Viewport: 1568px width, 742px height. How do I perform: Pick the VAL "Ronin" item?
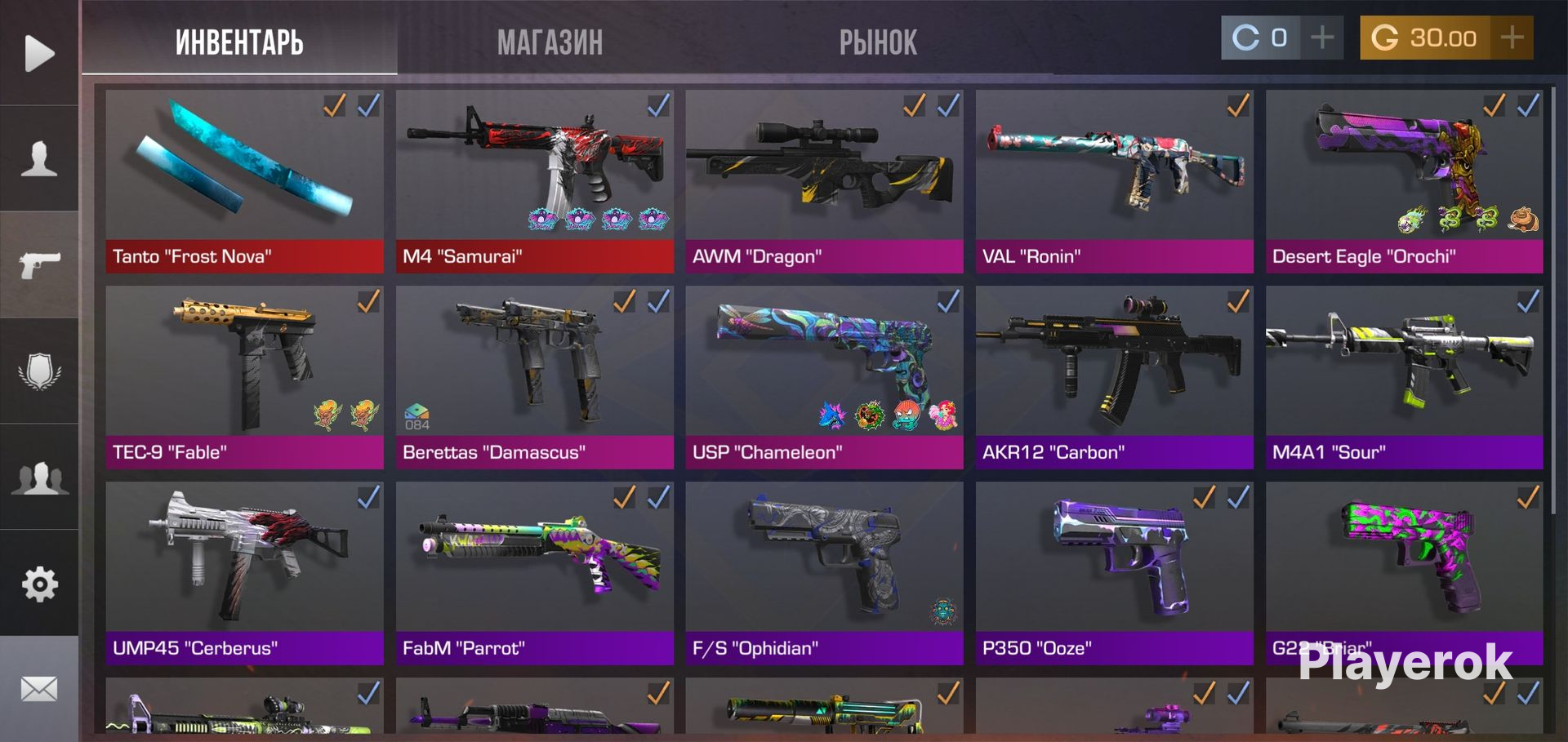[1114, 181]
